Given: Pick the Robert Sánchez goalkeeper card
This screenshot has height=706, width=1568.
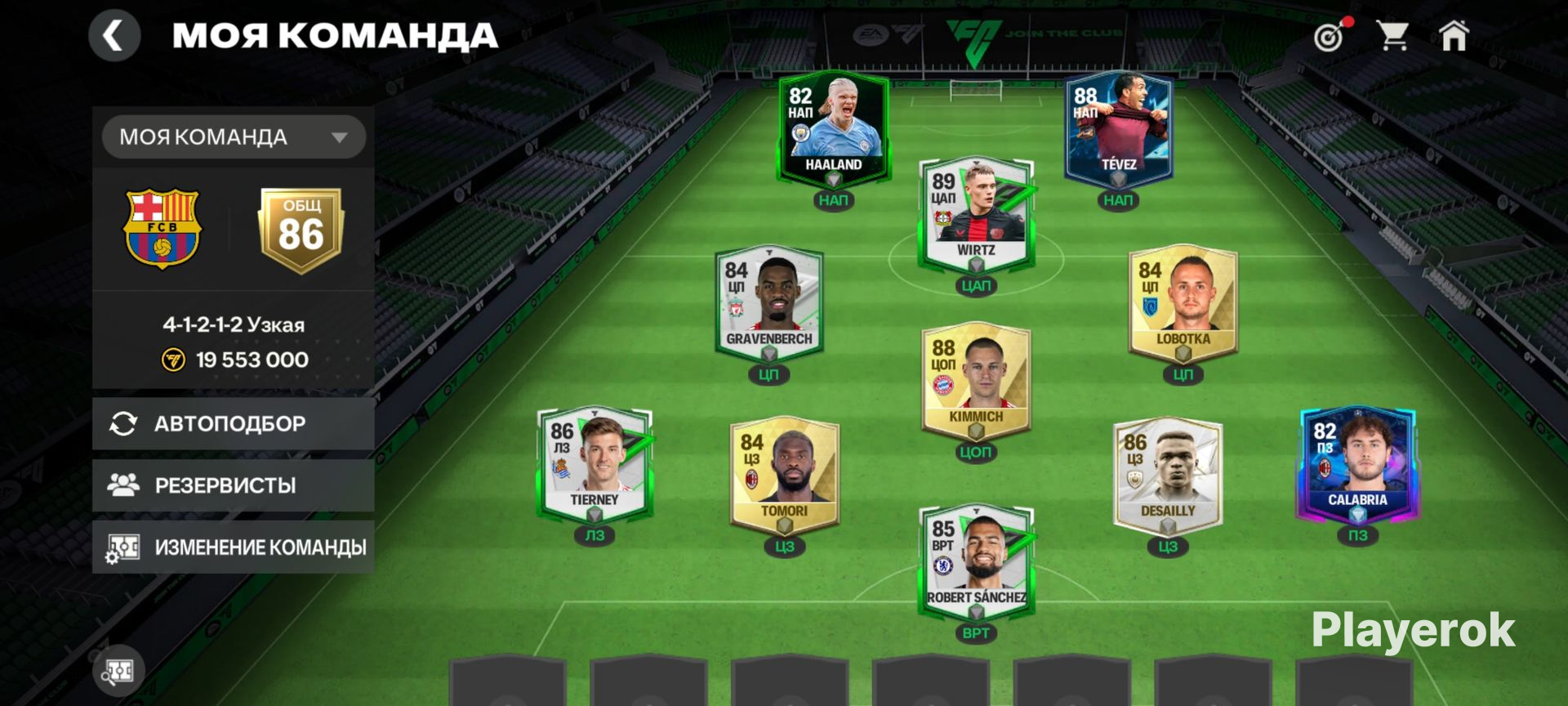Looking at the screenshot, I should tap(976, 561).
